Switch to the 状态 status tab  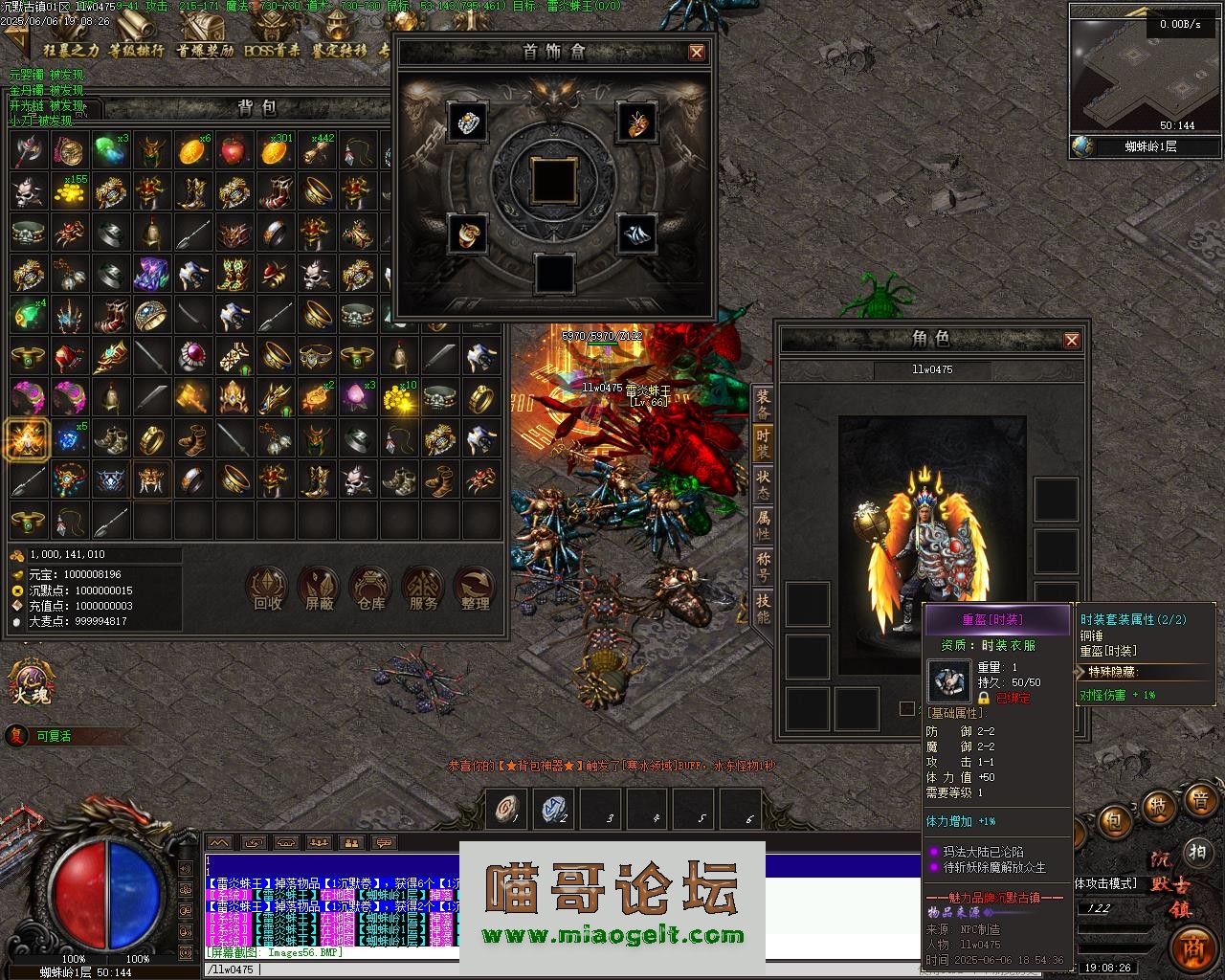point(763,484)
